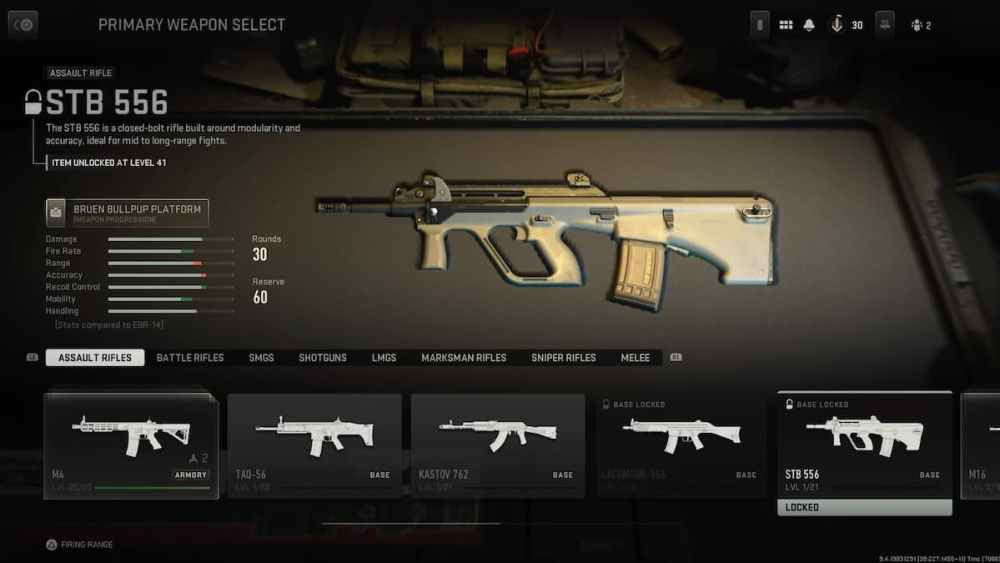Viewport: 1000px width, 563px height.
Task: Select the SMGs tab
Action: tap(261, 358)
